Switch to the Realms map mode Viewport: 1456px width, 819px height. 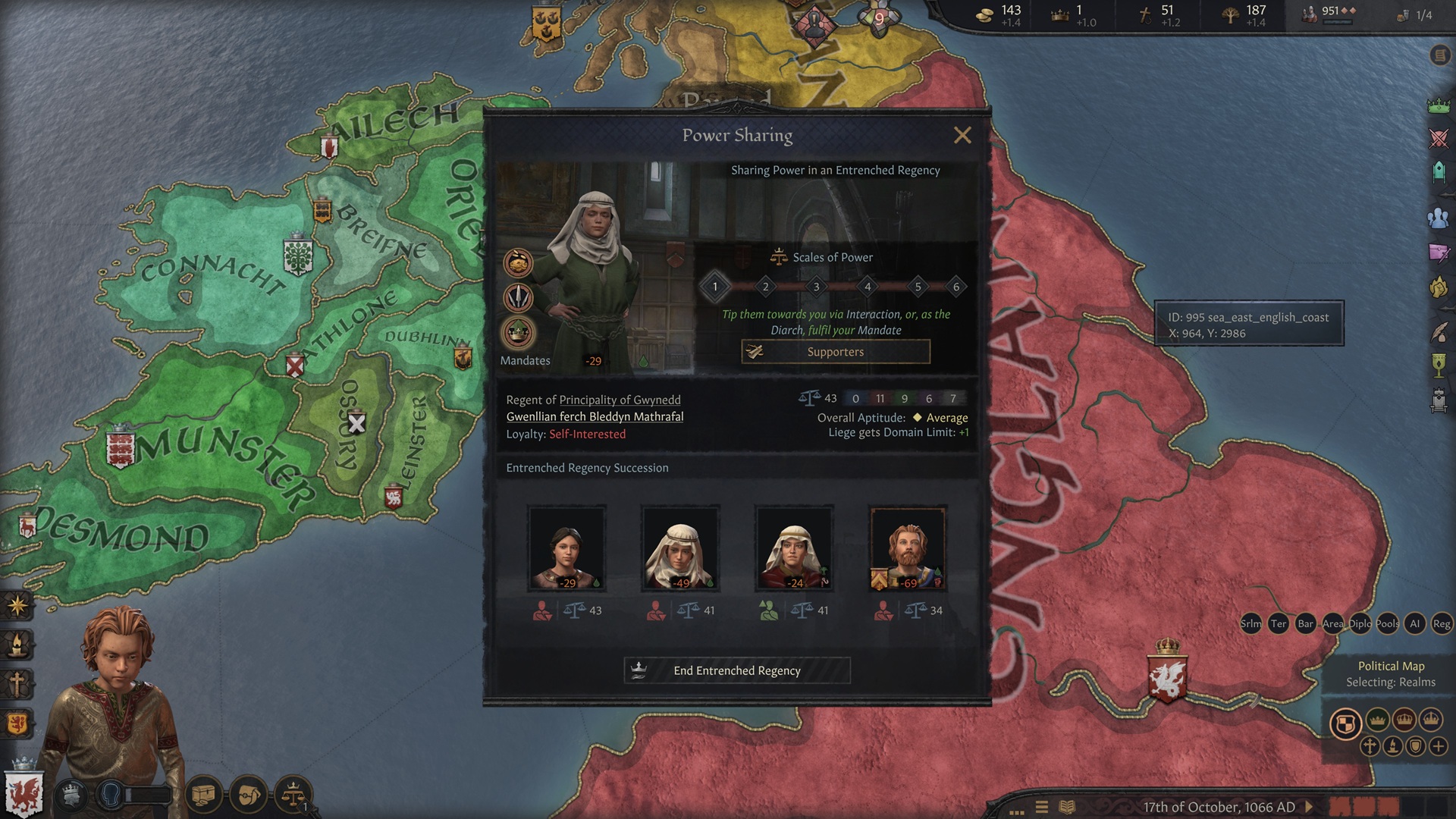1345,723
